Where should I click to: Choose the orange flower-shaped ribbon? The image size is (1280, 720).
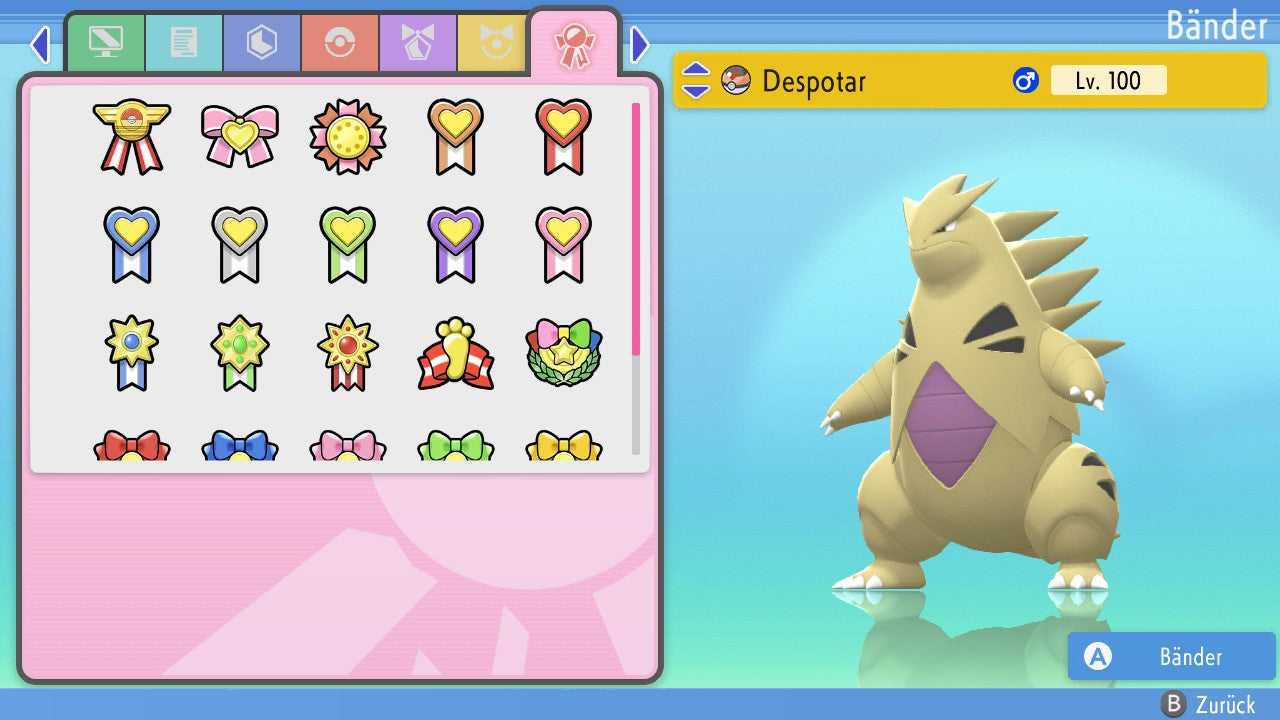348,136
